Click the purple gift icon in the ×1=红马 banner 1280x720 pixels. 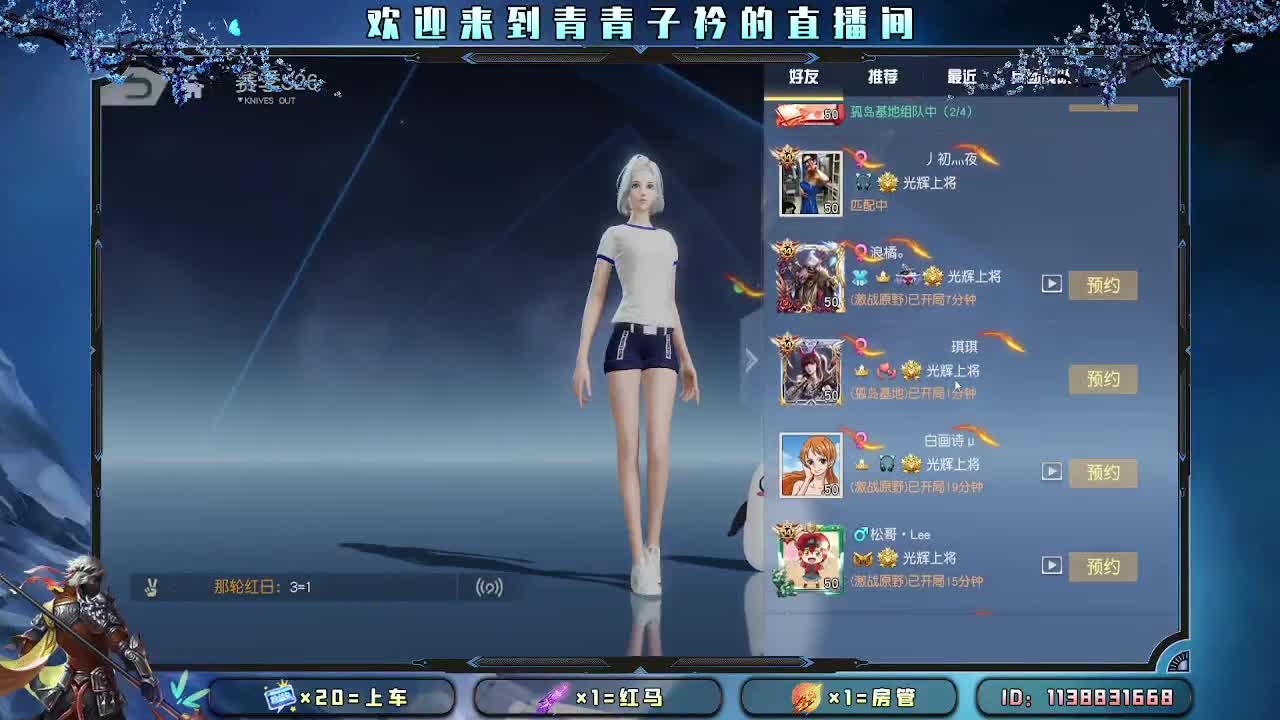point(554,699)
